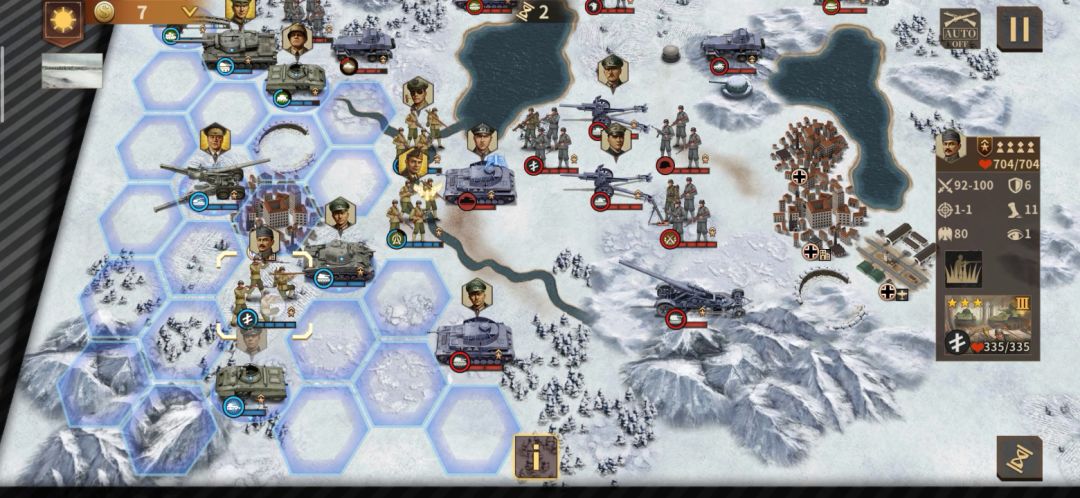Pause the game

[x=1019, y=29]
